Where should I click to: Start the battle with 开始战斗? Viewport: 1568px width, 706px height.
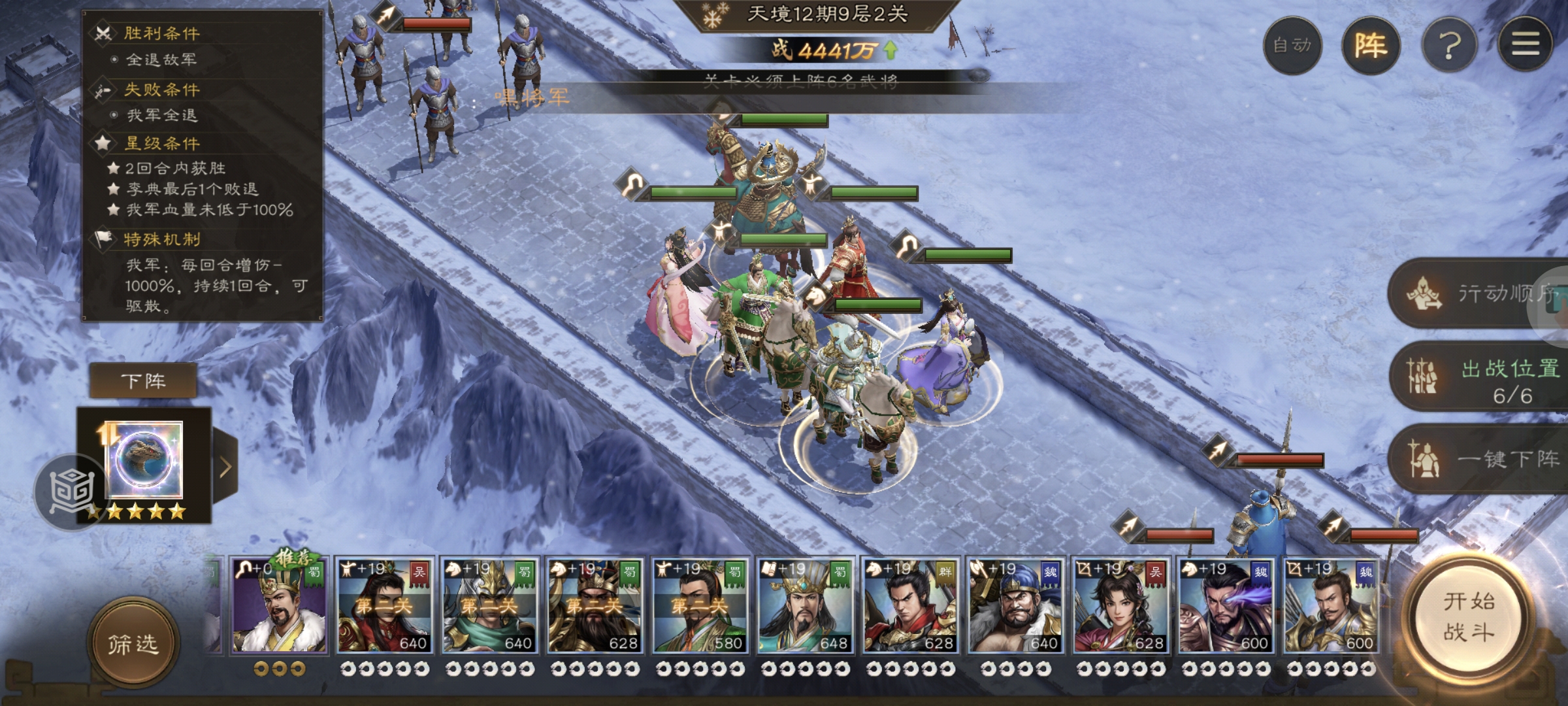pos(1468,618)
